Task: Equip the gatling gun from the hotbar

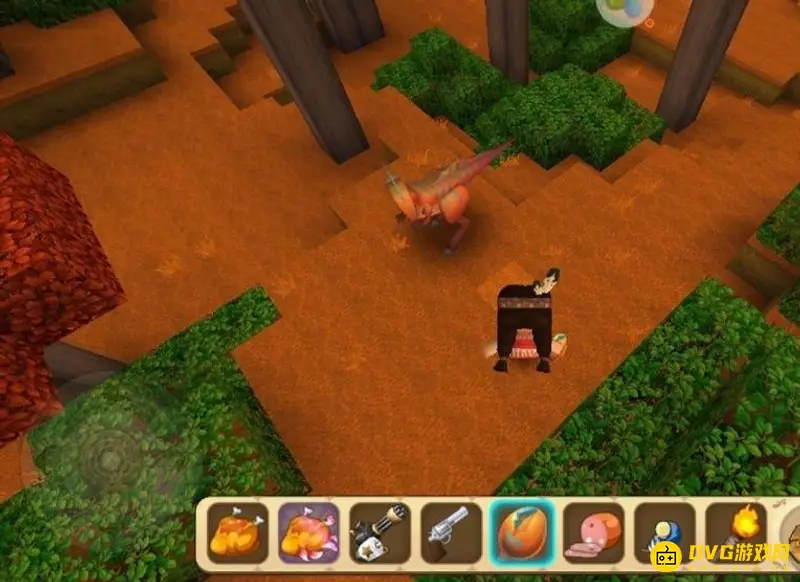Action: pyautogui.click(x=379, y=532)
